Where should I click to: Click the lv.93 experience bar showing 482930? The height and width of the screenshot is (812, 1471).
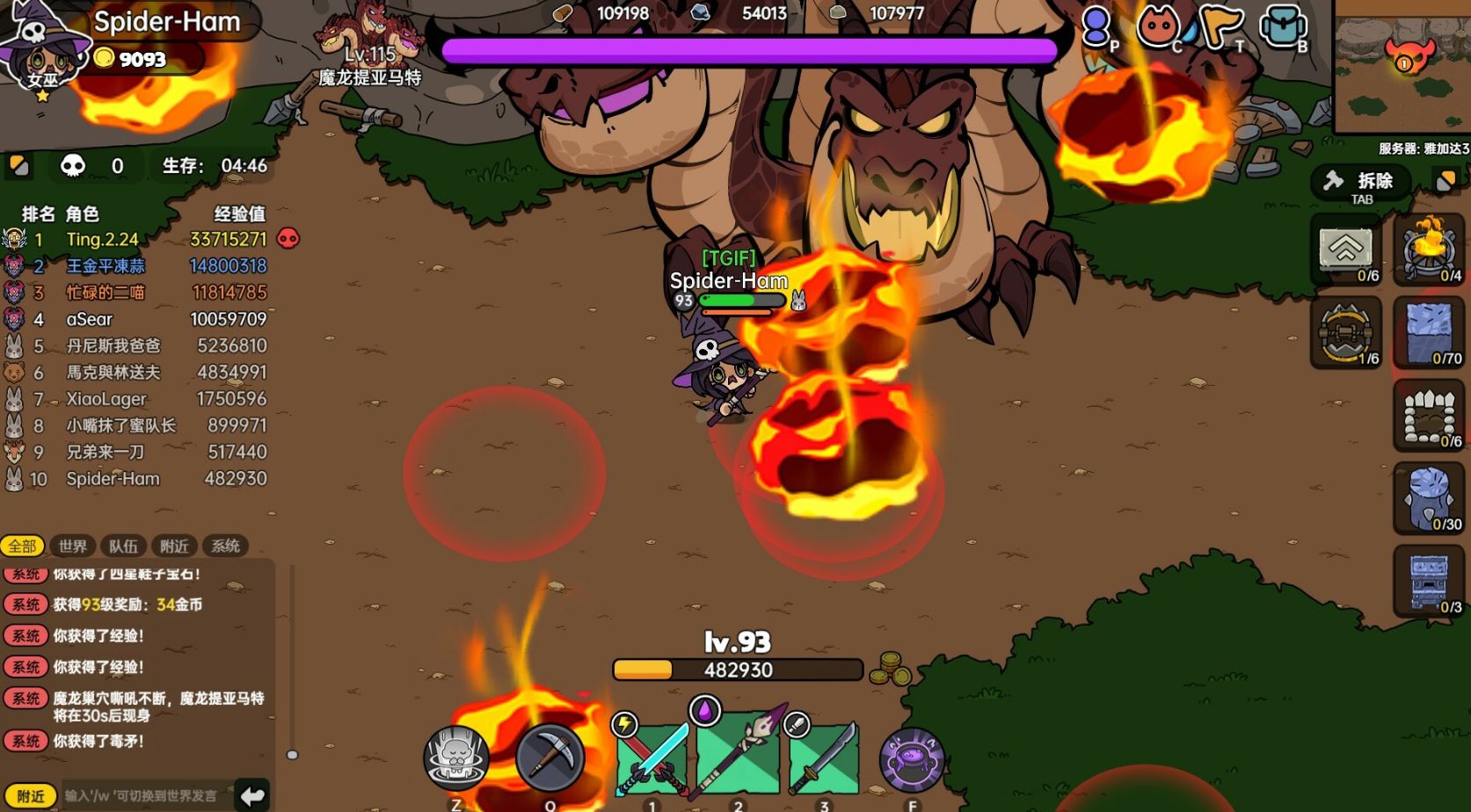(737, 670)
